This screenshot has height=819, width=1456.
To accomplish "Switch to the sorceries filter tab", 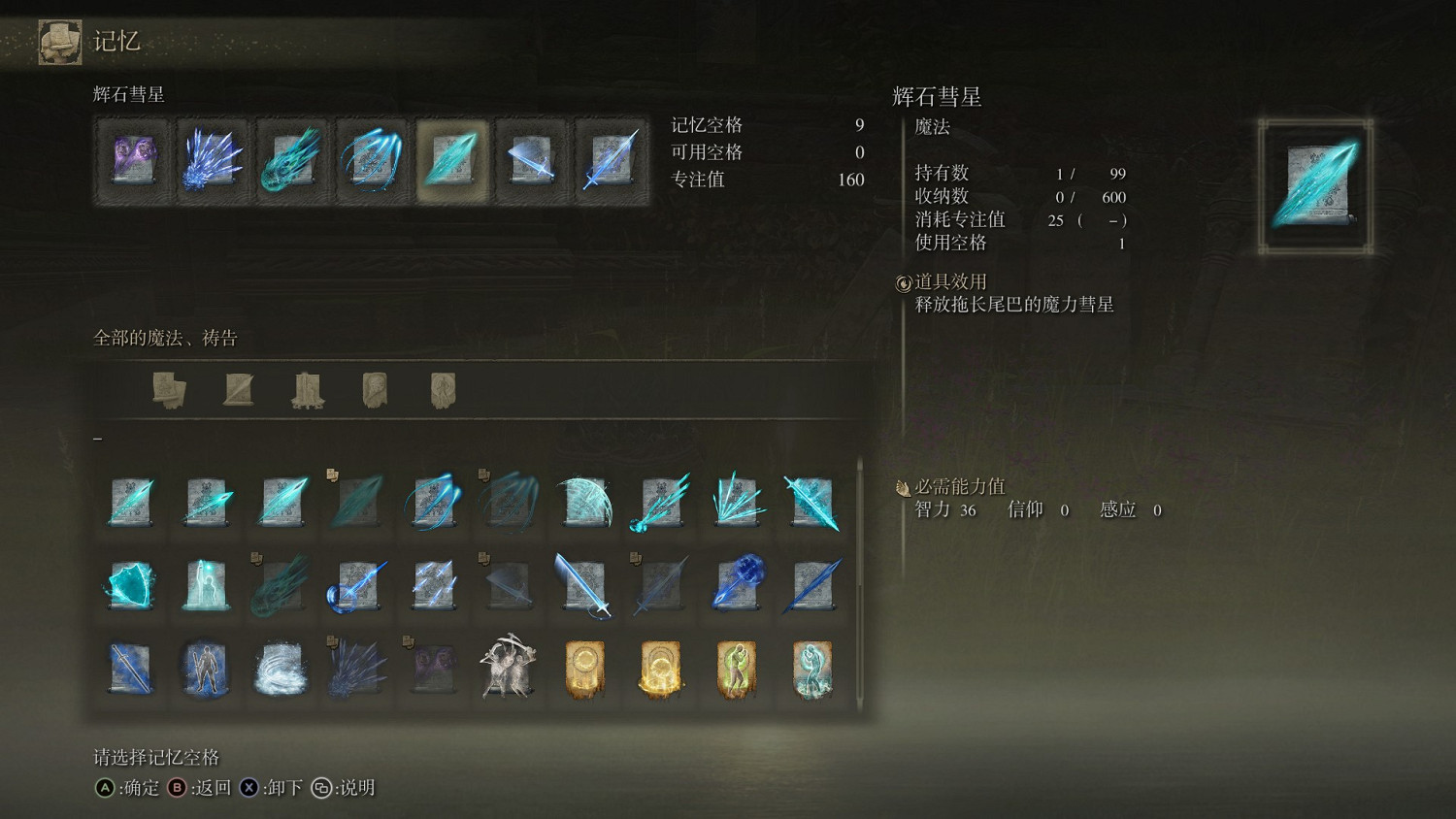I will (238, 388).
